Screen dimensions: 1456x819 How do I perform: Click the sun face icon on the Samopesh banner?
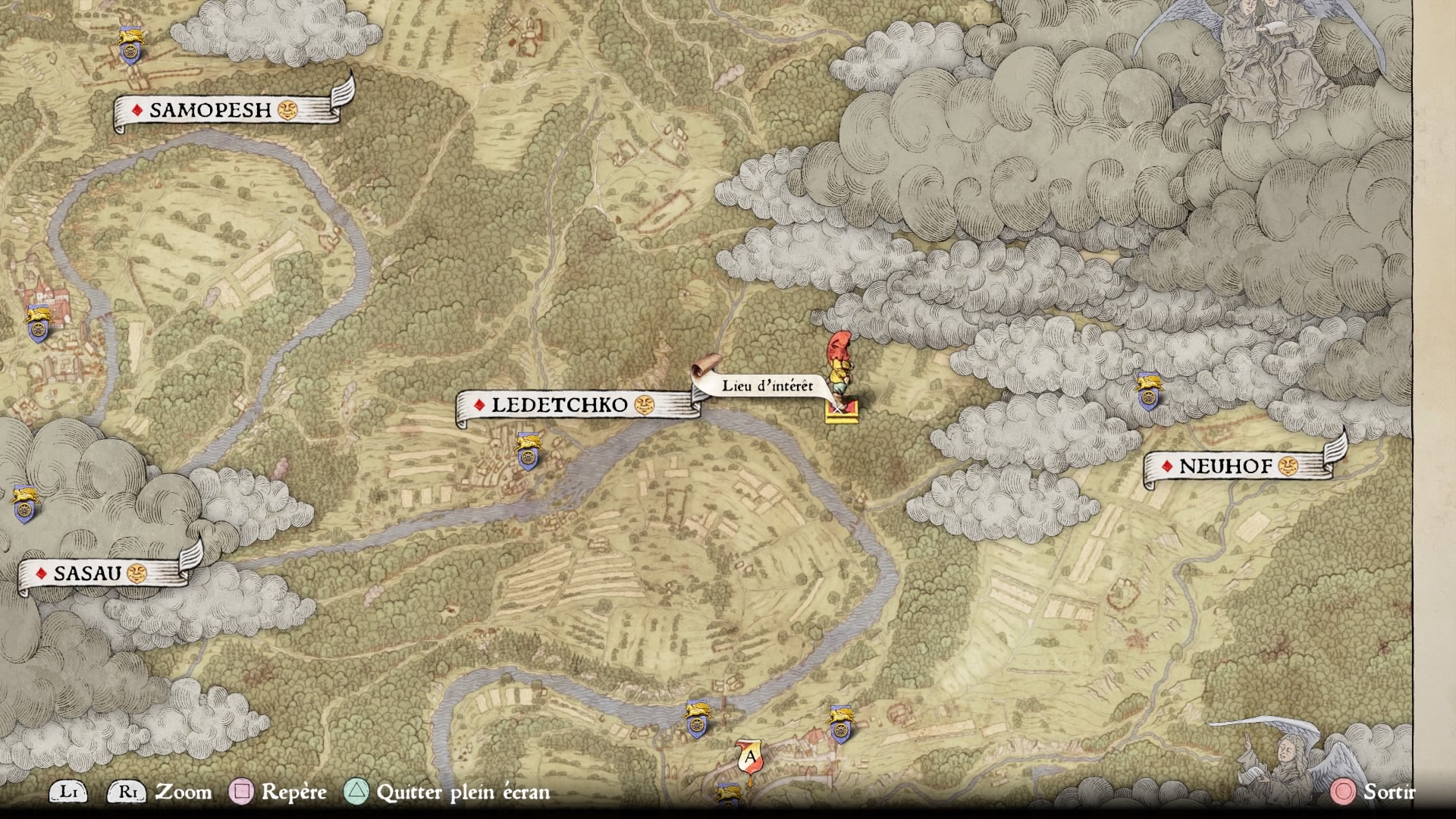[x=287, y=111]
